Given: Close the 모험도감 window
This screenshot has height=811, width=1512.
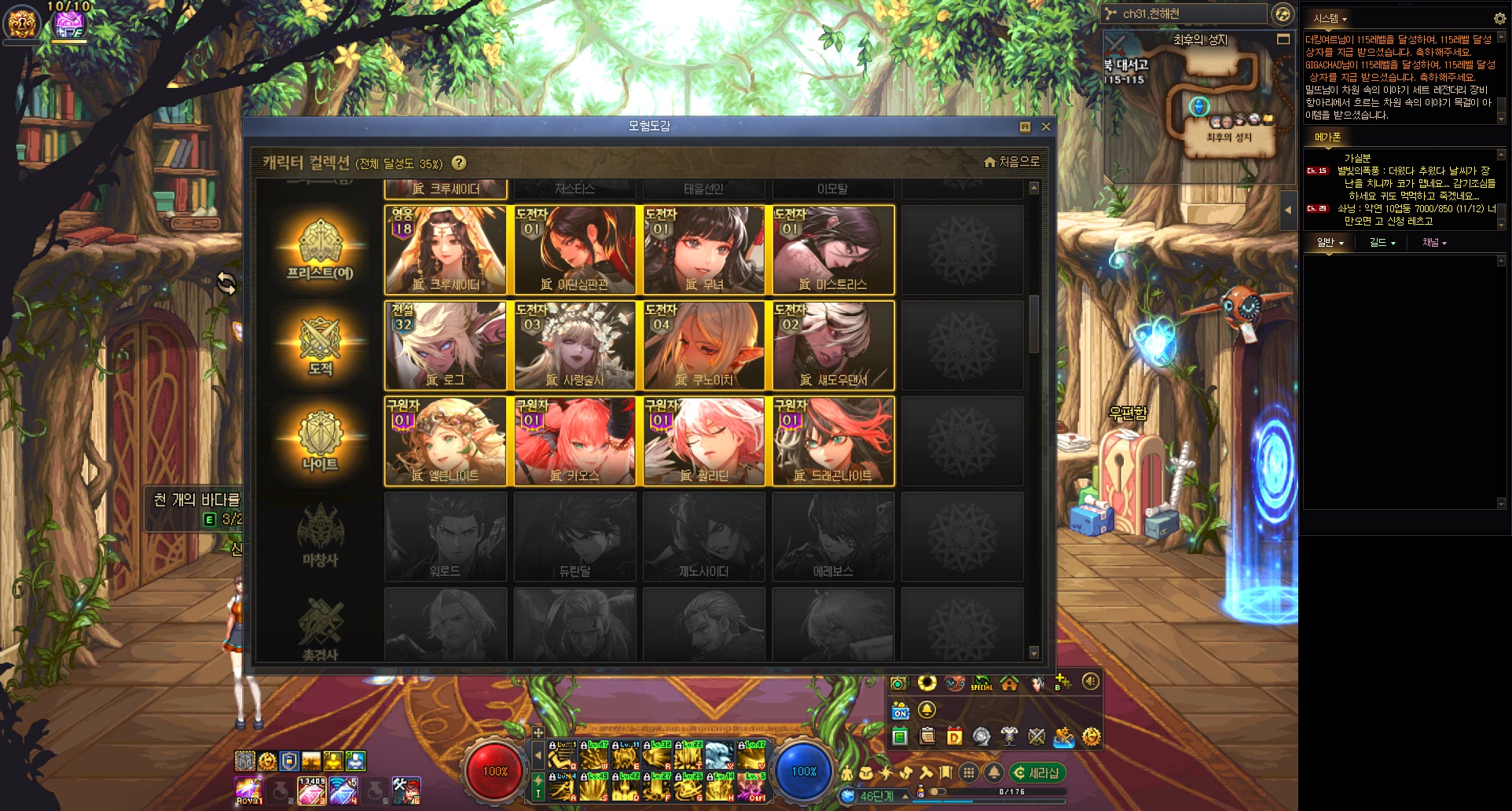Looking at the screenshot, I should pos(1046,127).
